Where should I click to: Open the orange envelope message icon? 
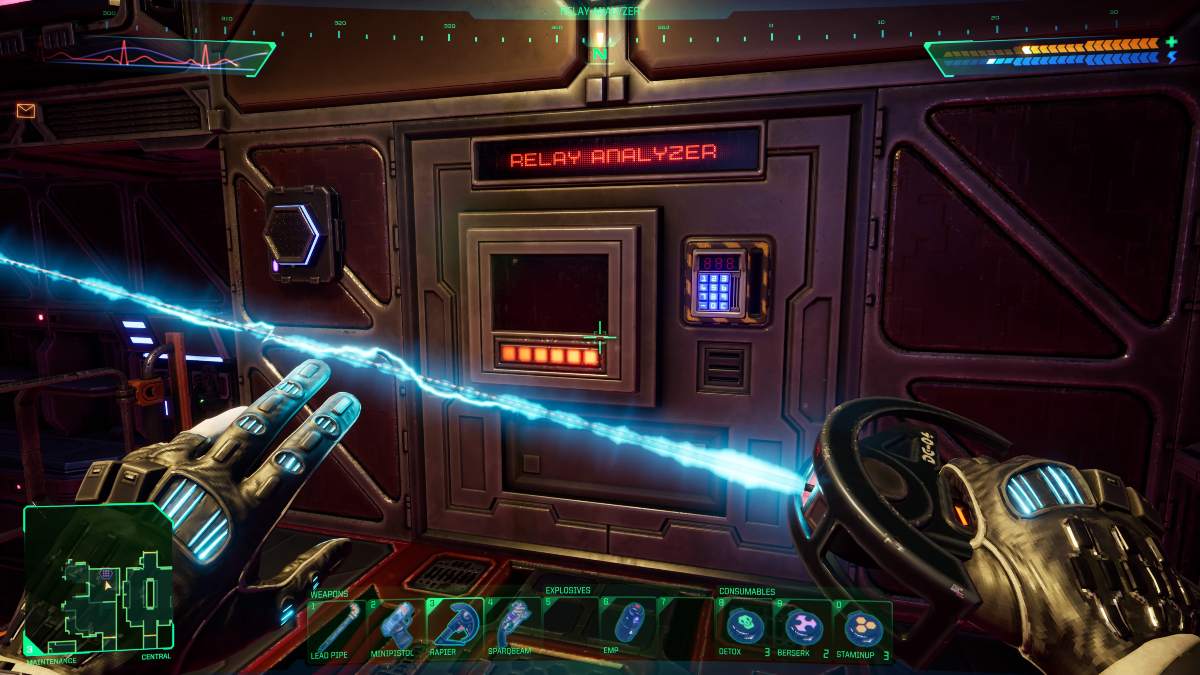pyautogui.click(x=26, y=111)
